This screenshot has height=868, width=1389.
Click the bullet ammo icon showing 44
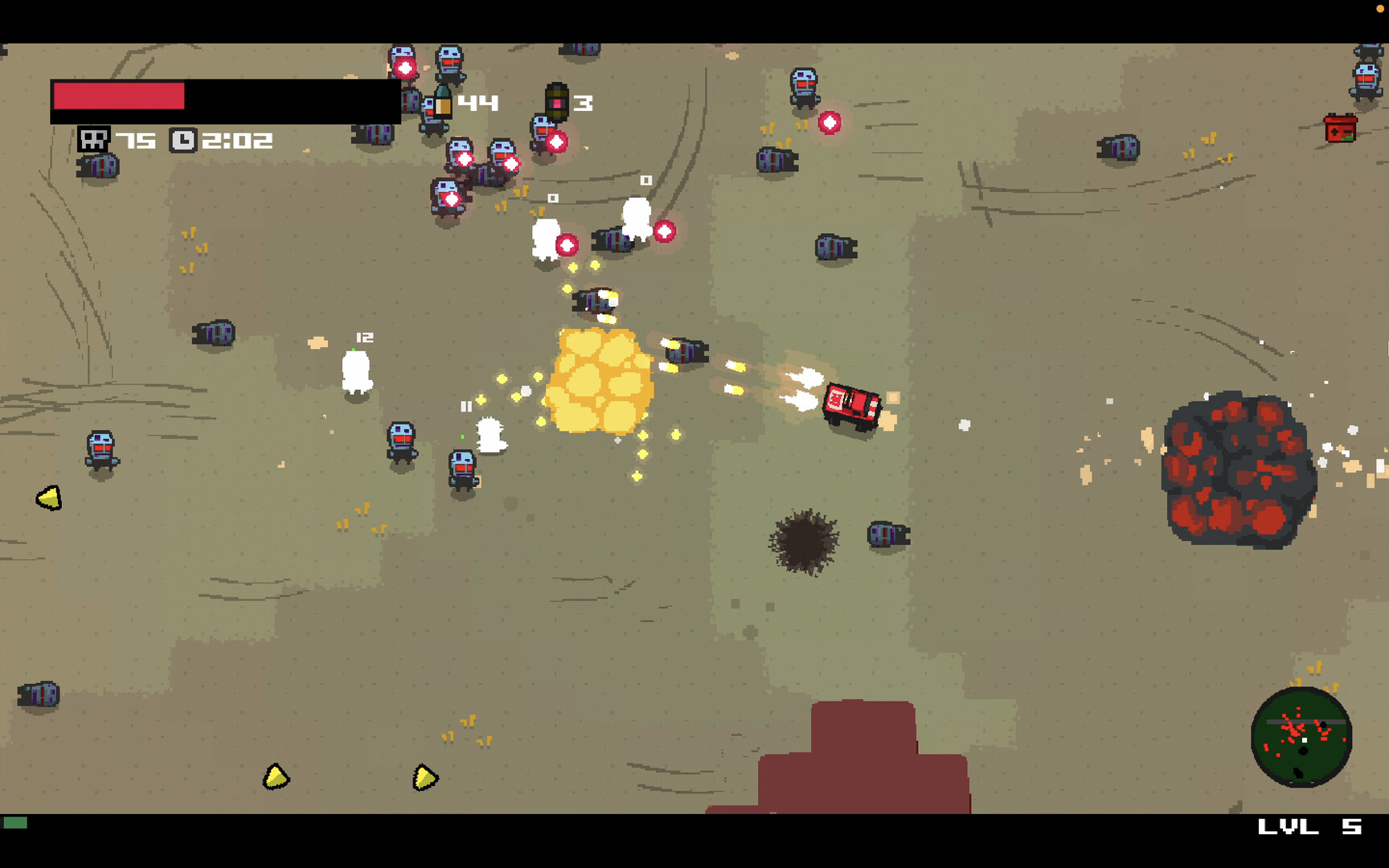(442, 100)
